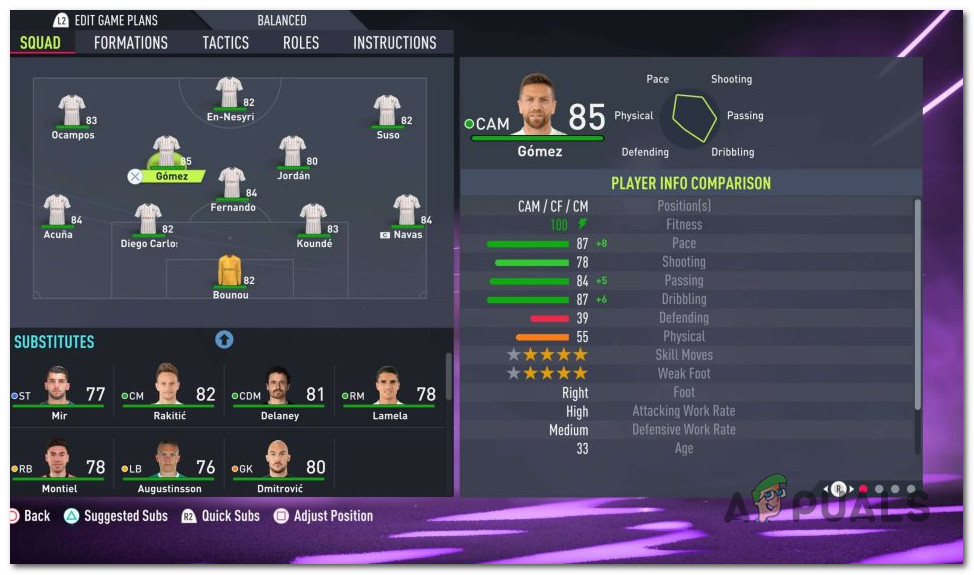The width and height of the screenshot is (974, 575).
Task: Select Fernando in defensive midfield
Action: coord(232,186)
